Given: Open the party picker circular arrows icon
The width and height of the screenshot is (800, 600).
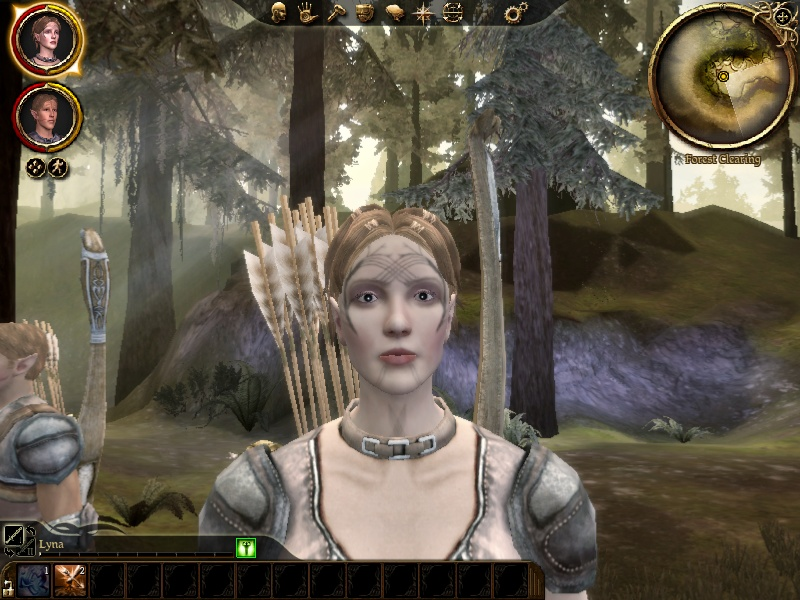Looking at the screenshot, I should click(453, 13).
